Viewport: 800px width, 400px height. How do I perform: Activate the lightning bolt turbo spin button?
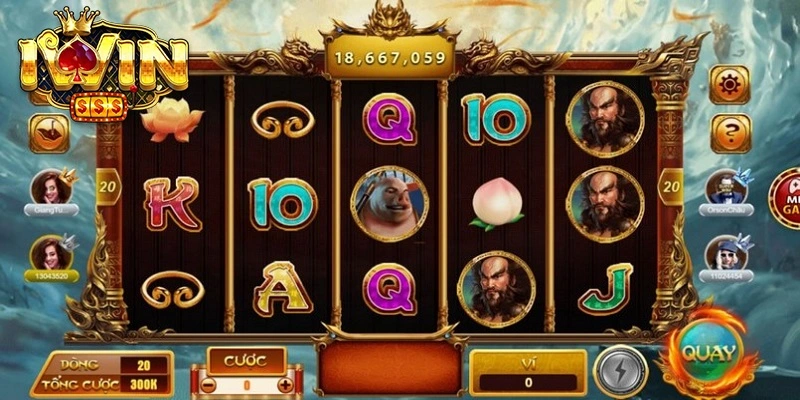620,370
